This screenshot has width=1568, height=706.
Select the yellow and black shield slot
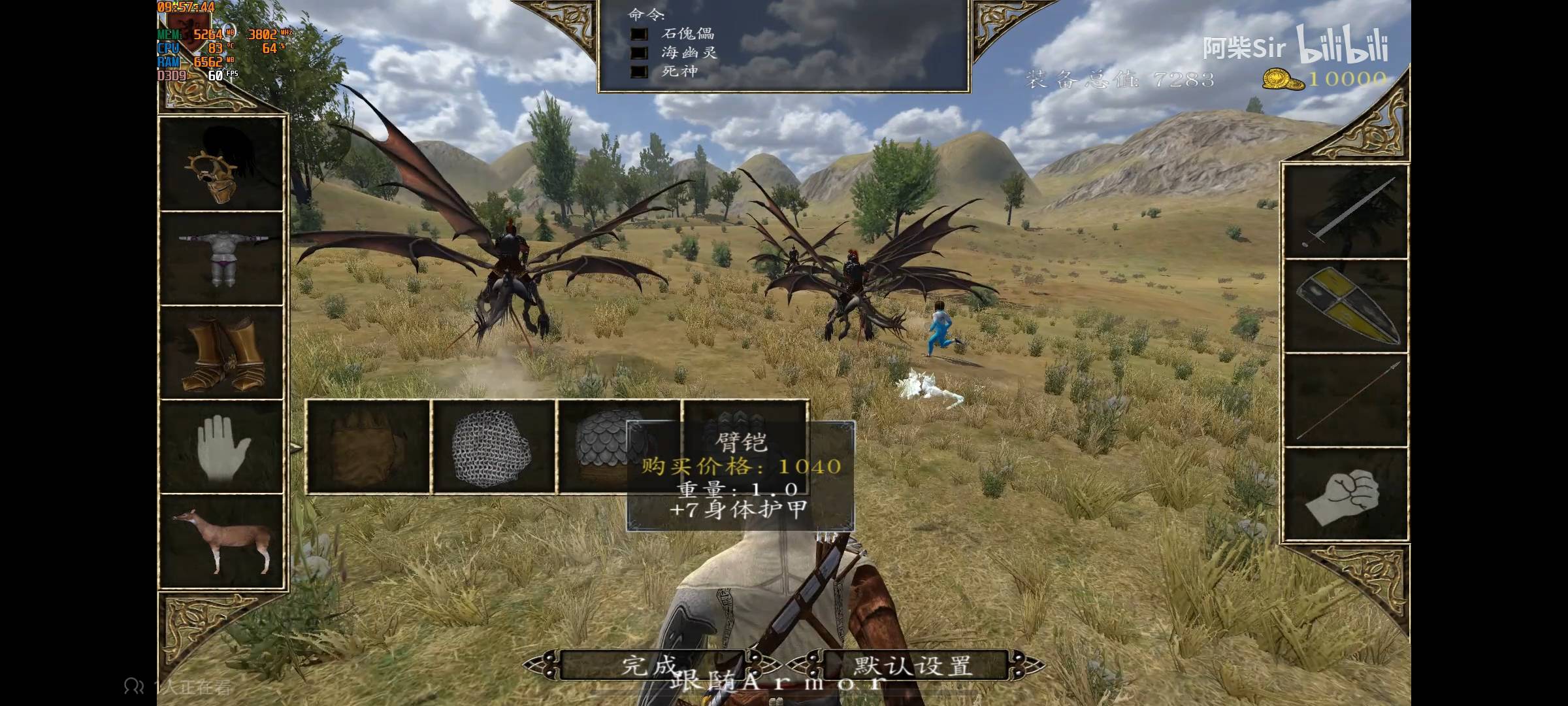coord(1346,306)
